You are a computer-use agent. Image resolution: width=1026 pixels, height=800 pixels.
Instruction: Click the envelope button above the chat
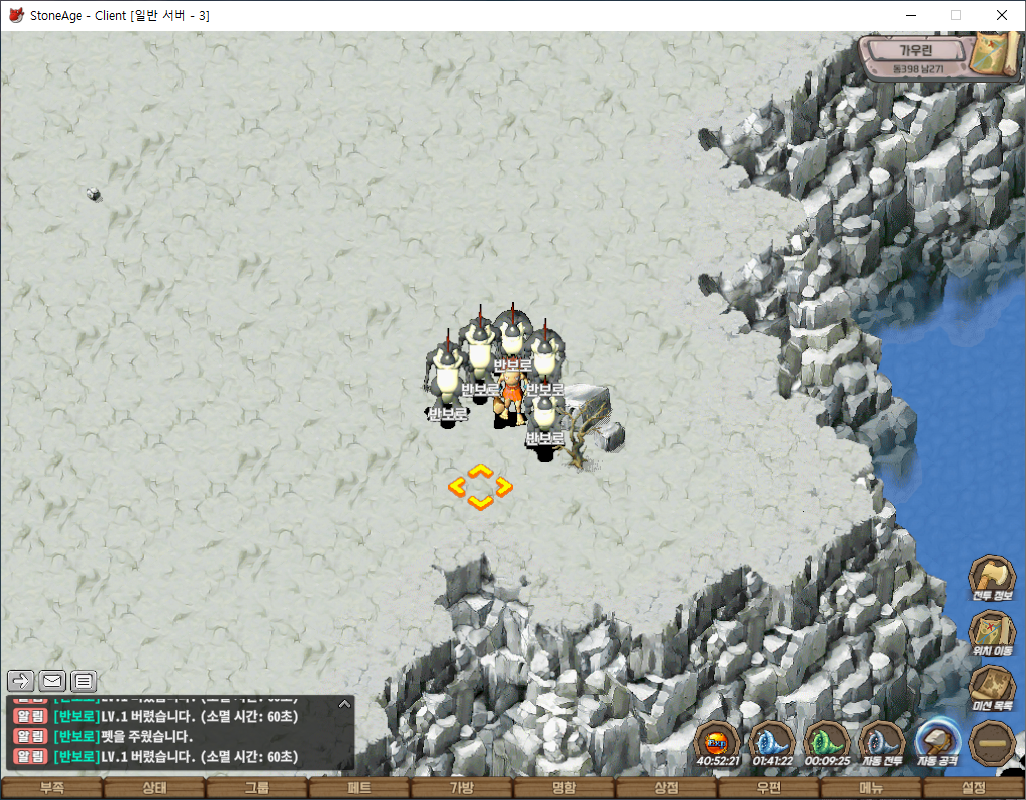53,681
